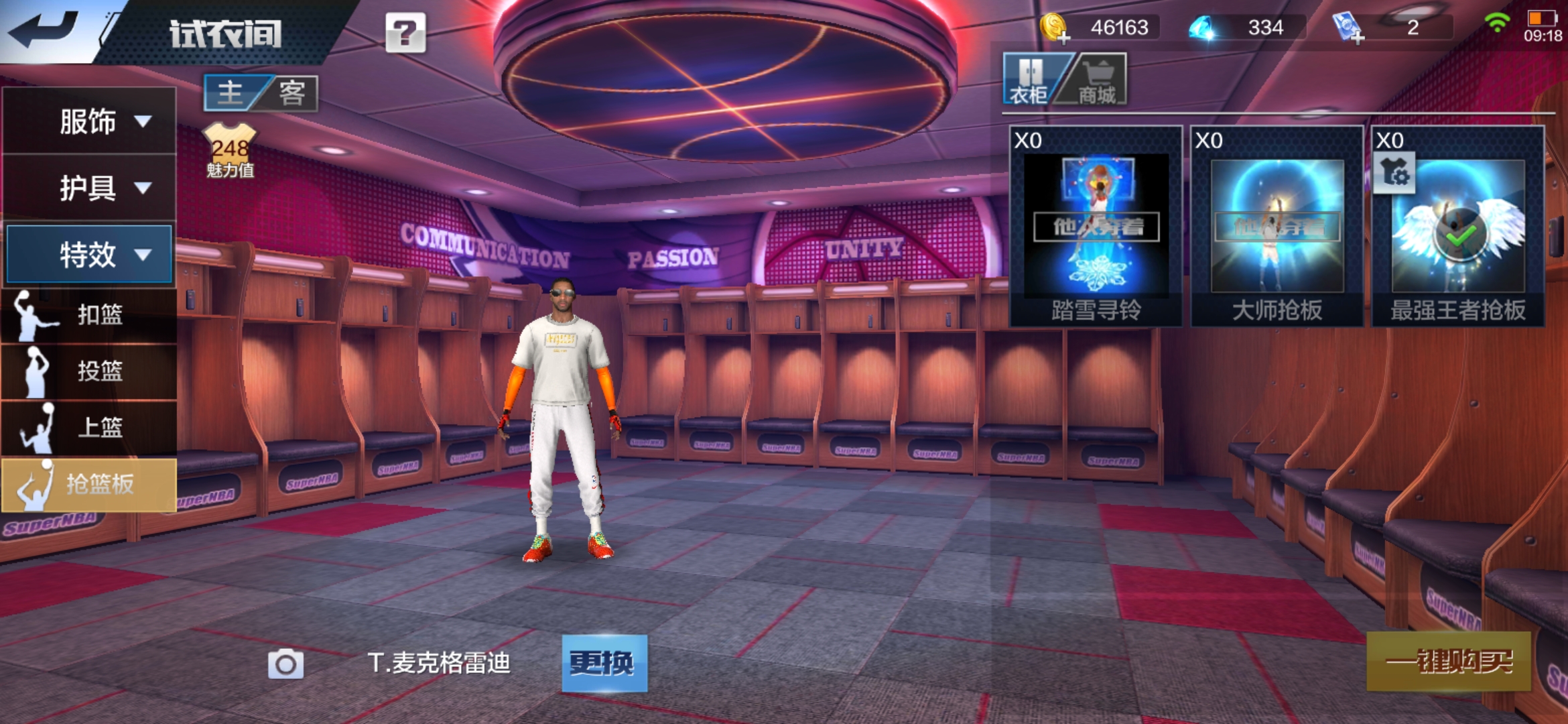The height and width of the screenshot is (724, 1568).
Task: Go back using the arrow button
Action: (x=44, y=29)
